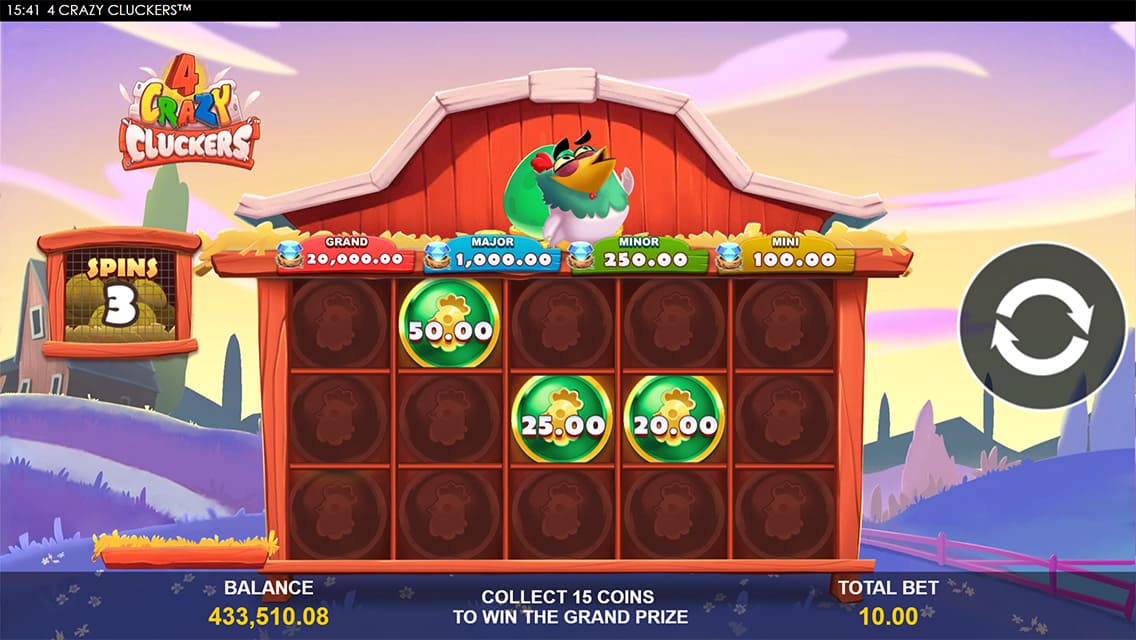This screenshot has height=640, width=1136.
Task: Select the 20.00 green coin tile
Action: pyautogui.click(x=674, y=420)
